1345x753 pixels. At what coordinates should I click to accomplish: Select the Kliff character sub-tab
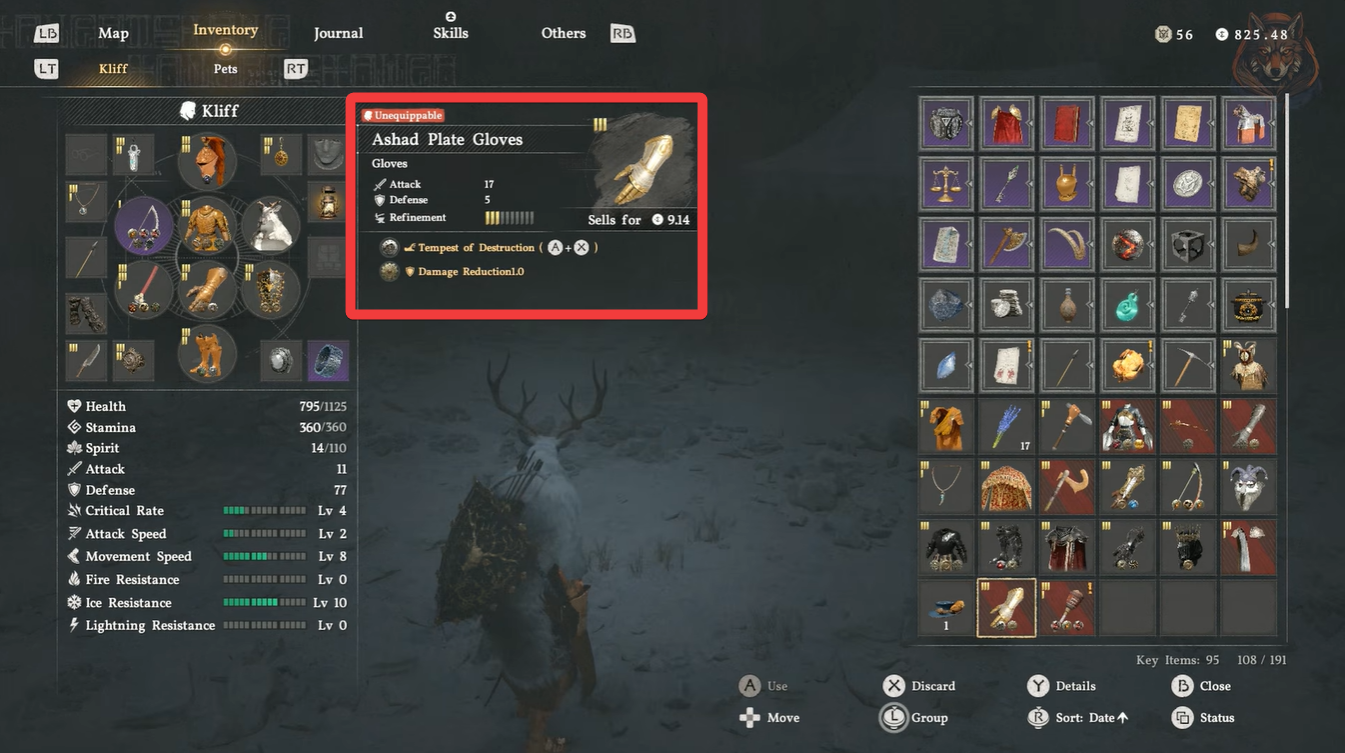click(x=113, y=69)
